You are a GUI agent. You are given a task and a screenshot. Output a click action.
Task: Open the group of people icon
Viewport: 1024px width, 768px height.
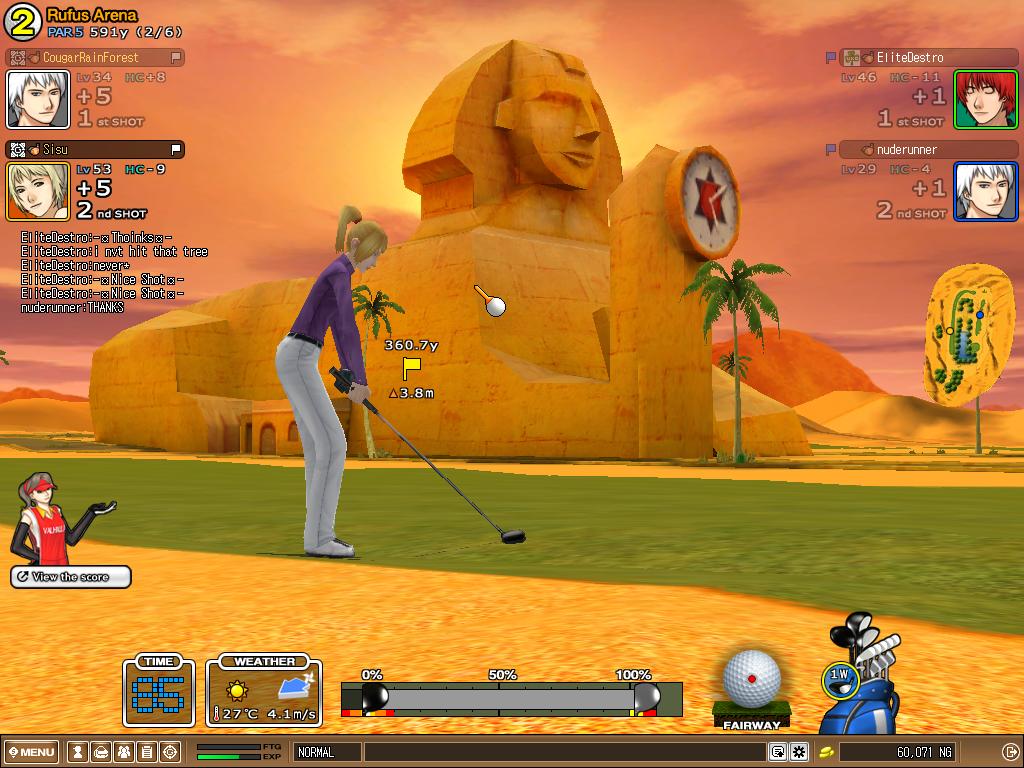(123, 752)
